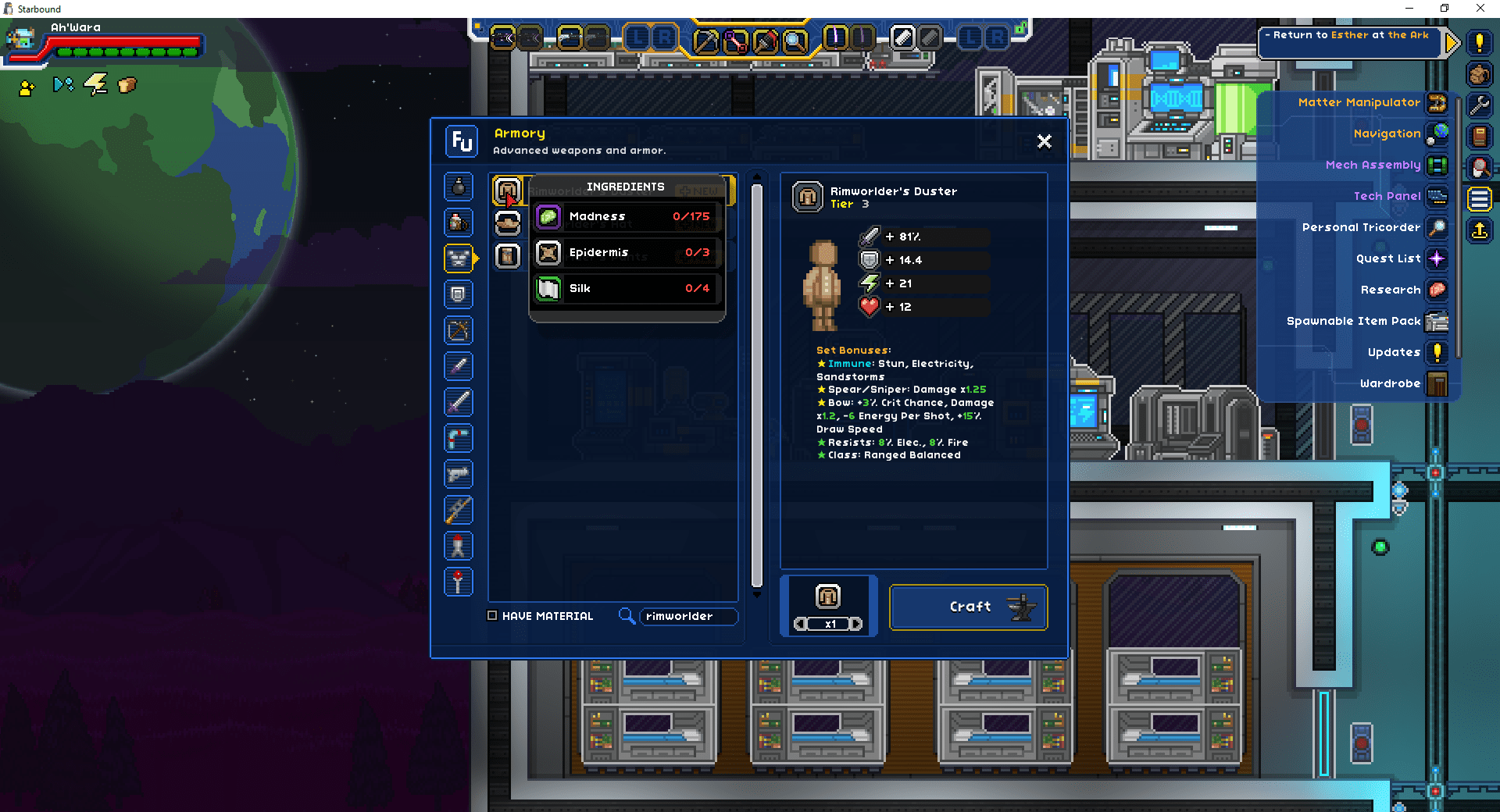1500x812 pixels.
Task: Expand the Return to Esther quest arrow
Action: tap(1452, 43)
